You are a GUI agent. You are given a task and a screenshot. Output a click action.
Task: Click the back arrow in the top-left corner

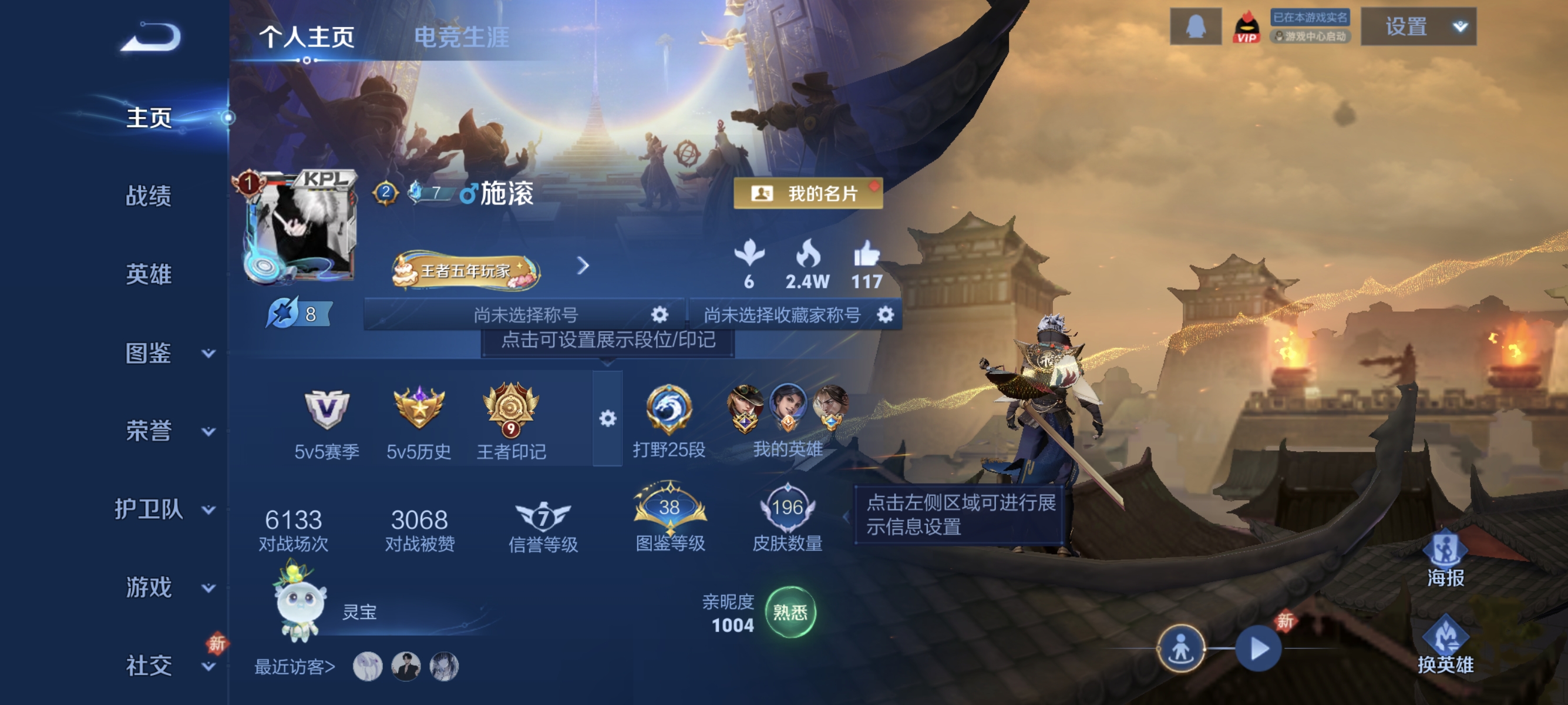click(149, 35)
